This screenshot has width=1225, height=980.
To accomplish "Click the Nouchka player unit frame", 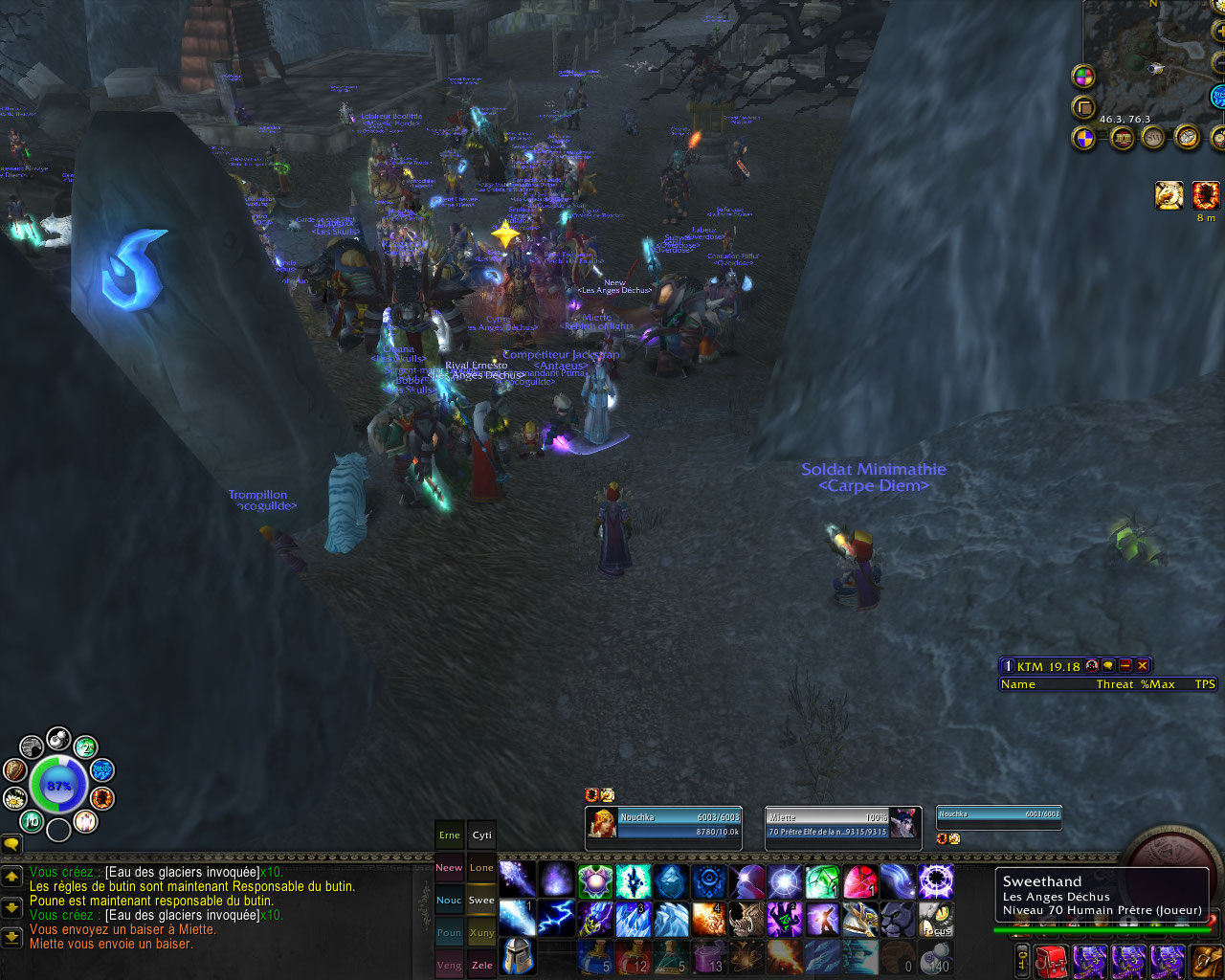I will pos(663,823).
